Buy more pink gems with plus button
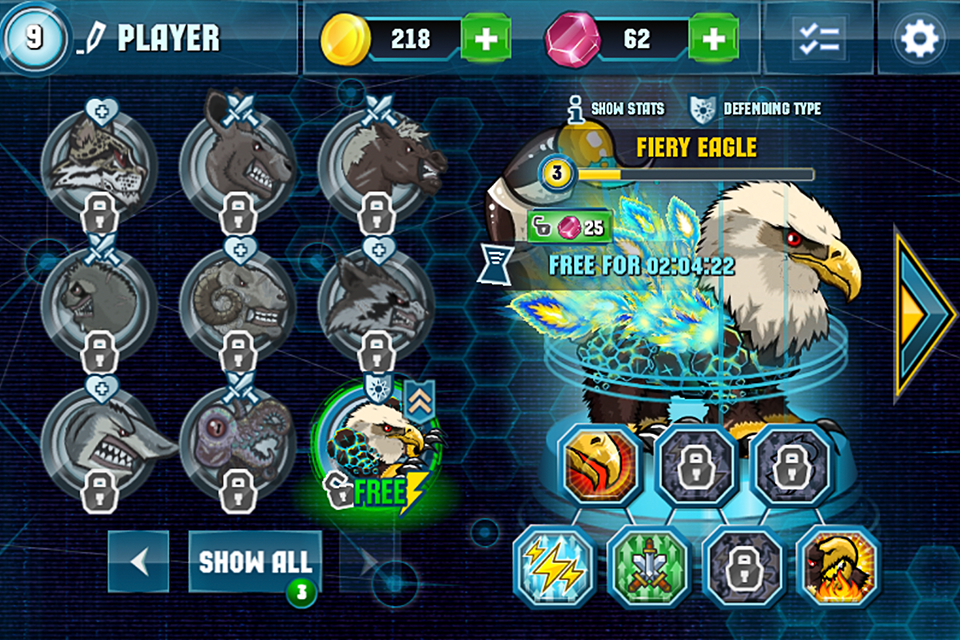The image size is (960, 640). pos(713,39)
